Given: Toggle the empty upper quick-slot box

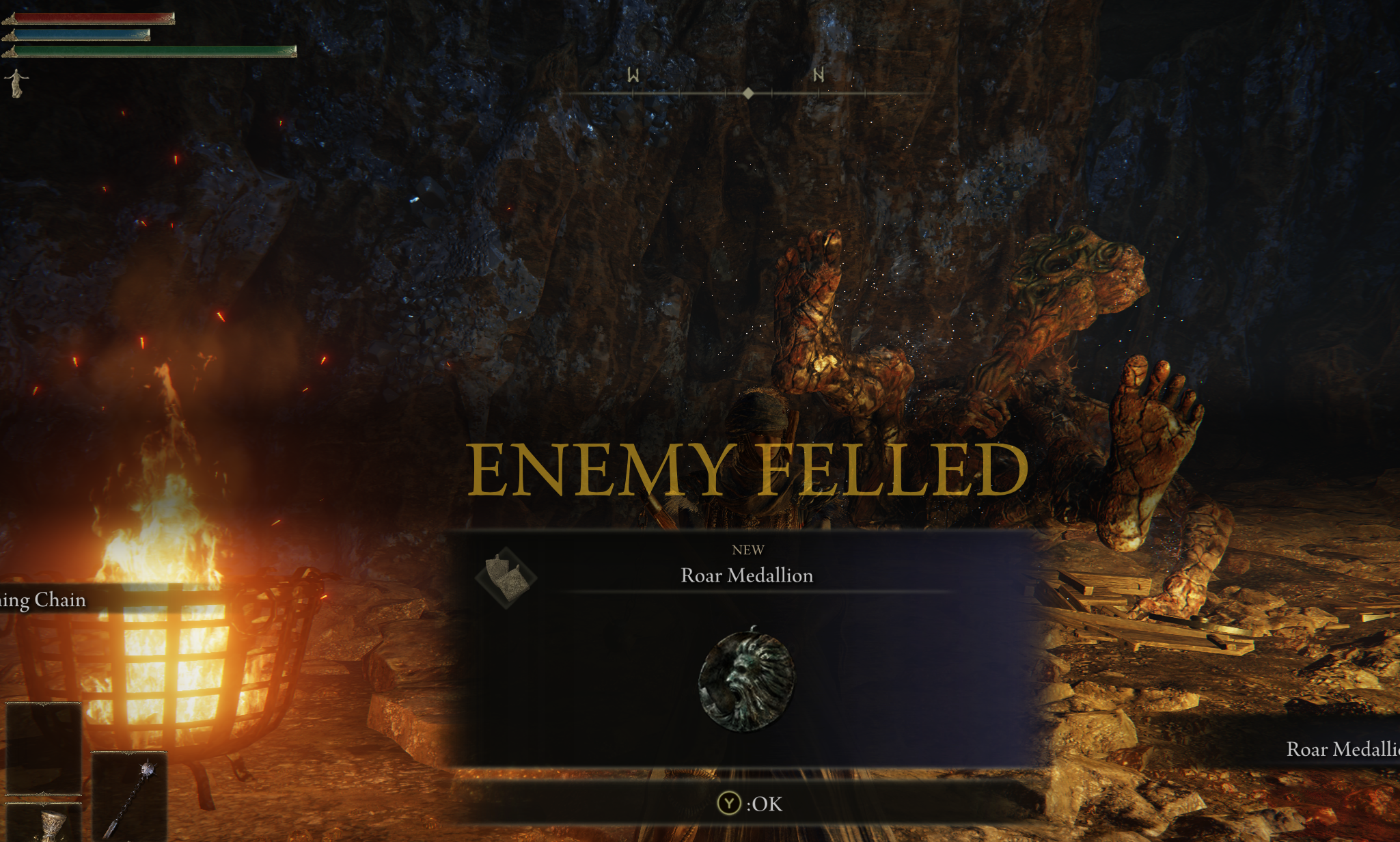Looking at the screenshot, I should [x=44, y=748].
